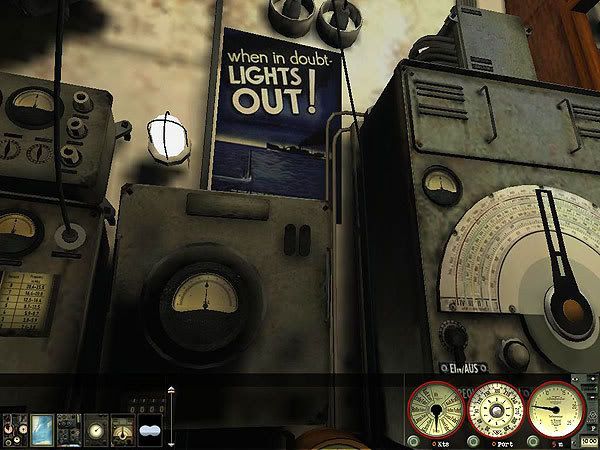Click the down arrow below the station bar

tap(171, 443)
